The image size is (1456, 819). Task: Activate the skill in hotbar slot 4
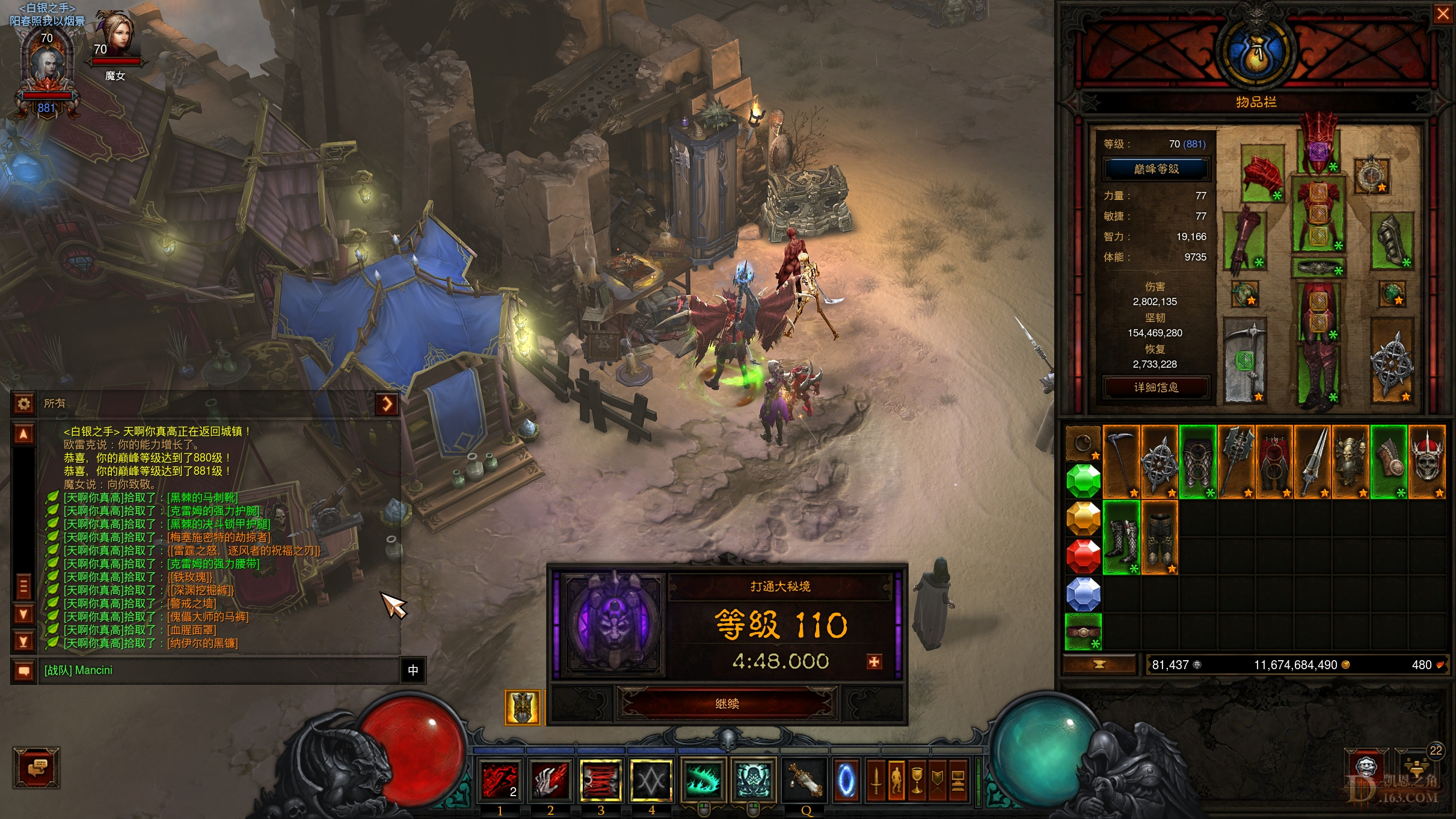click(x=651, y=781)
